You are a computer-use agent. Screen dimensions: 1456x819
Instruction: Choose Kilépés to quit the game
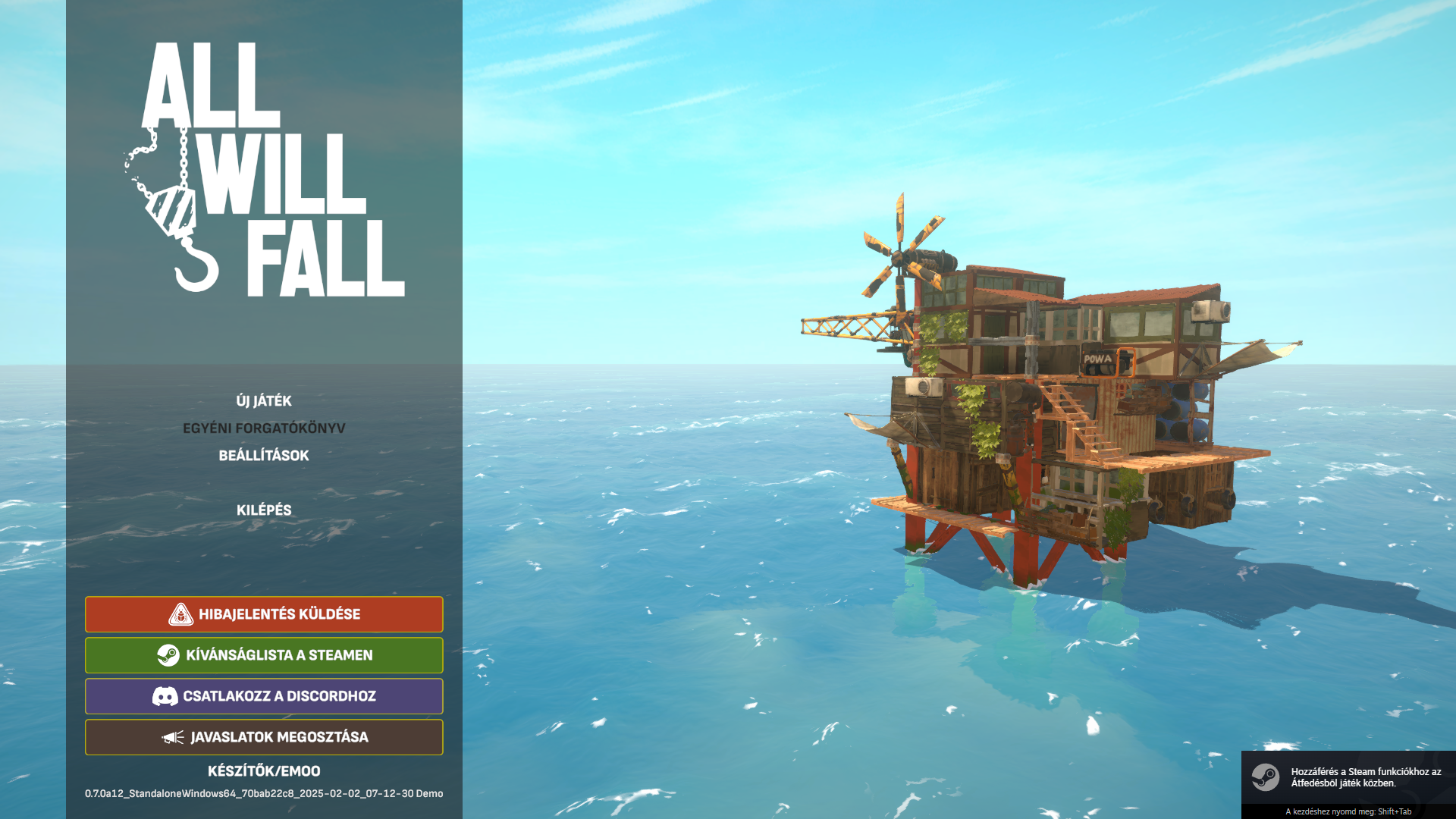coord(264,510)
